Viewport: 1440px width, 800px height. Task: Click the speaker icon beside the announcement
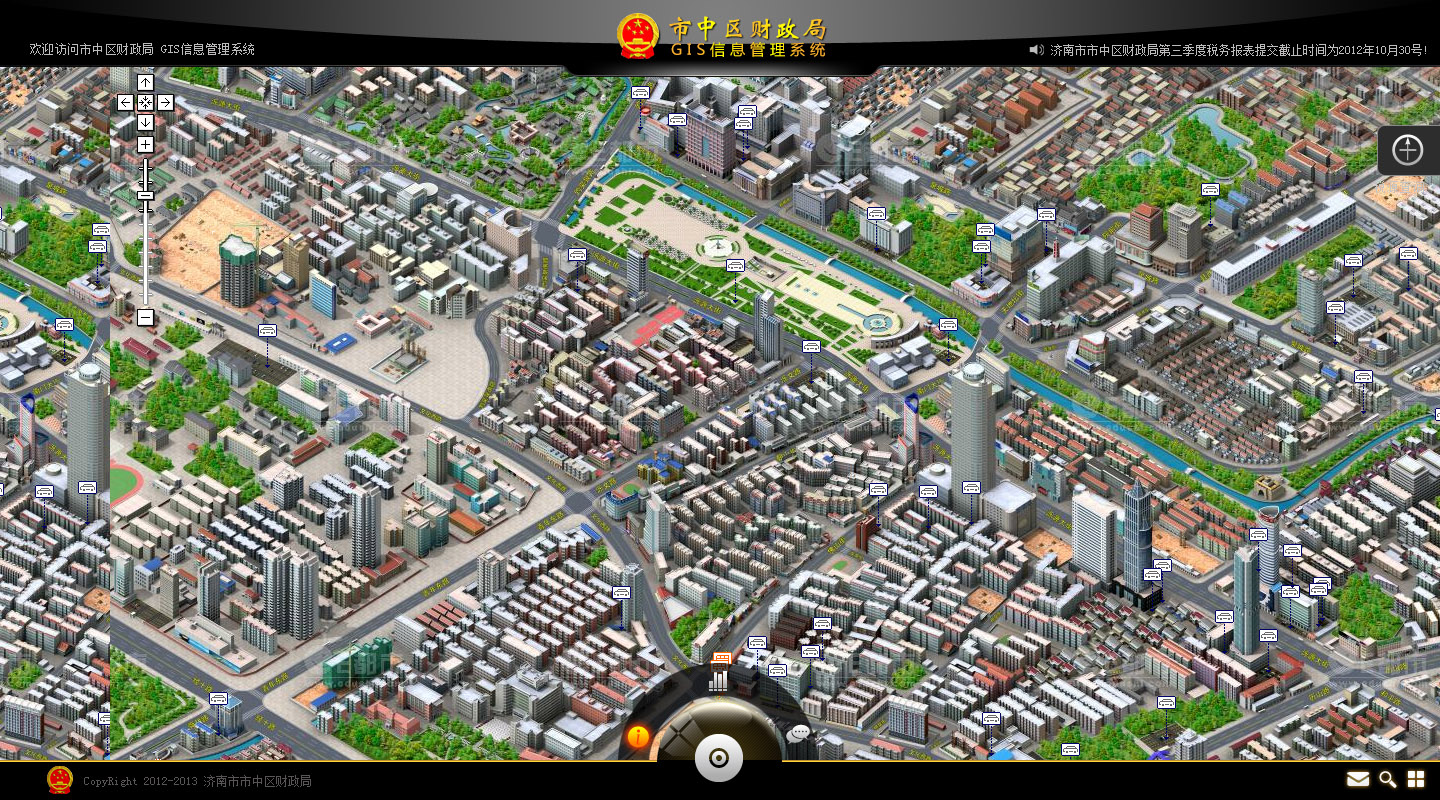tap(1036, 49)
